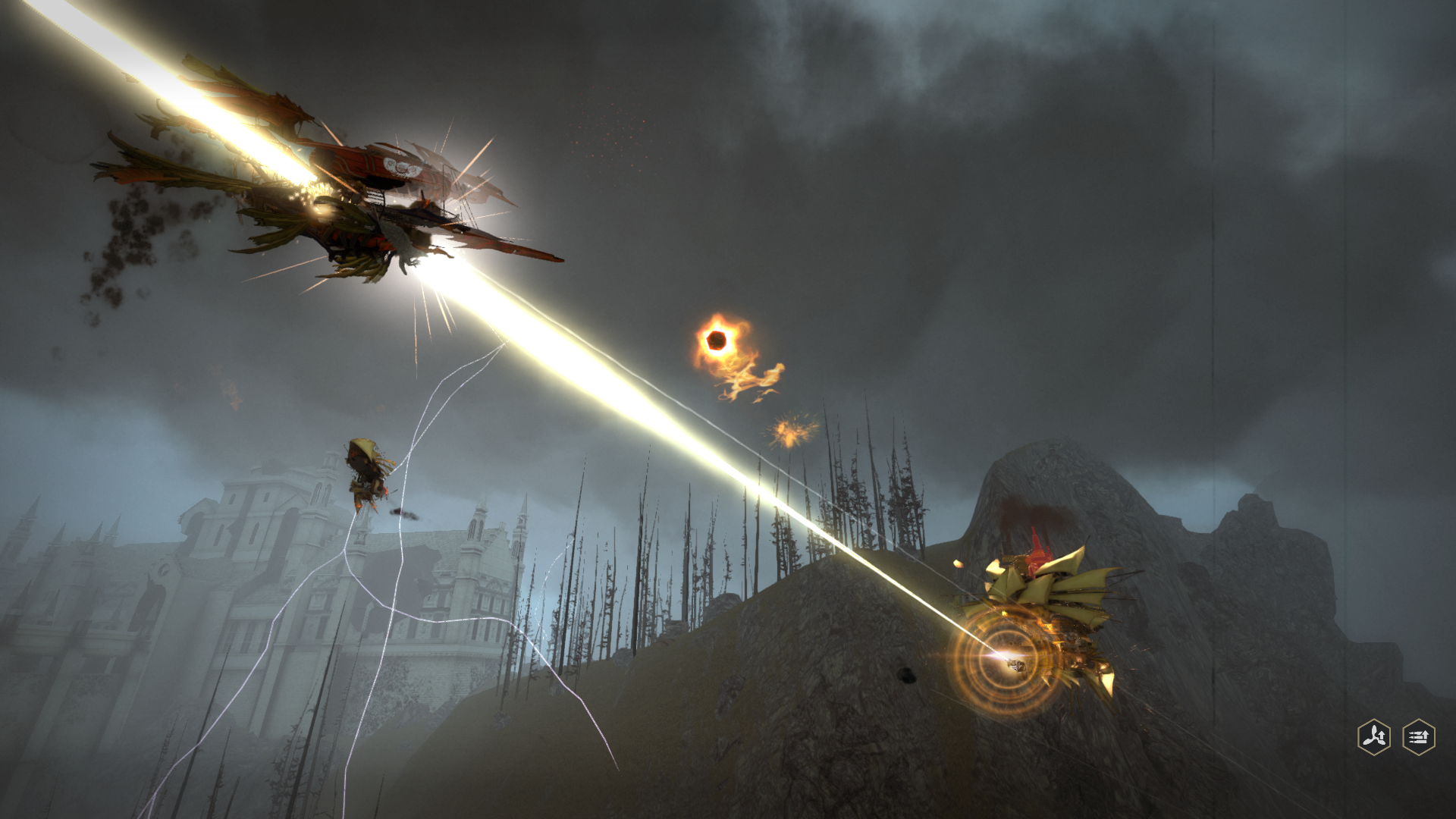
Task: Click the up arrow beside the stacked bullets
Action: (1426, 735)
